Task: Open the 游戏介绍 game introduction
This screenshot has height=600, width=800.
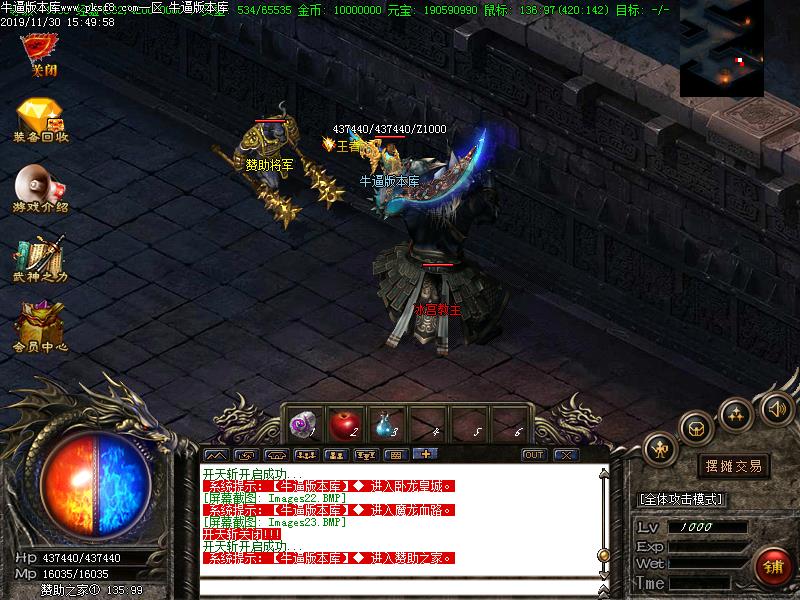Action: click(40, 188)
